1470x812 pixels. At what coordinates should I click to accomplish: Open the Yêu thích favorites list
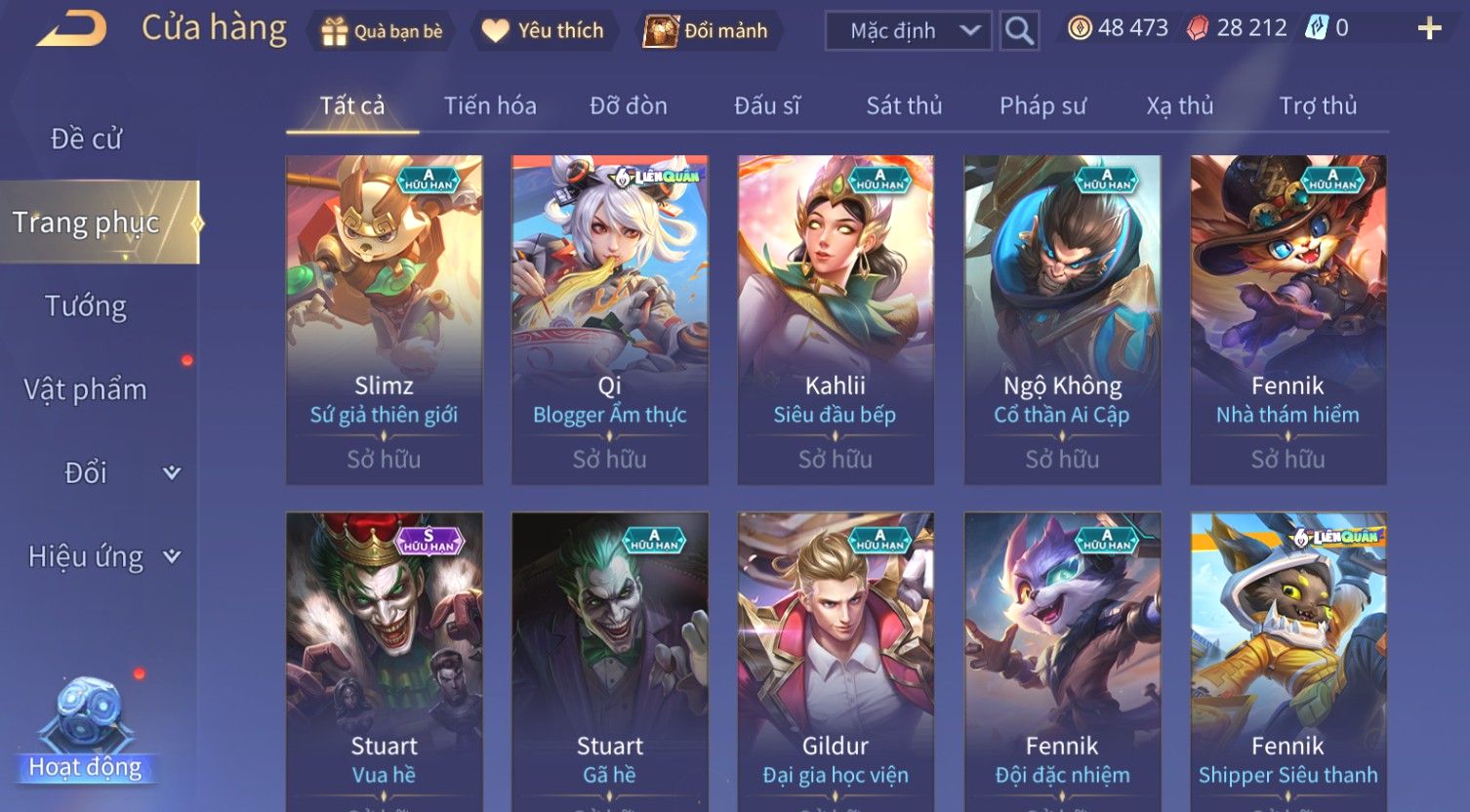click(543, 31)
